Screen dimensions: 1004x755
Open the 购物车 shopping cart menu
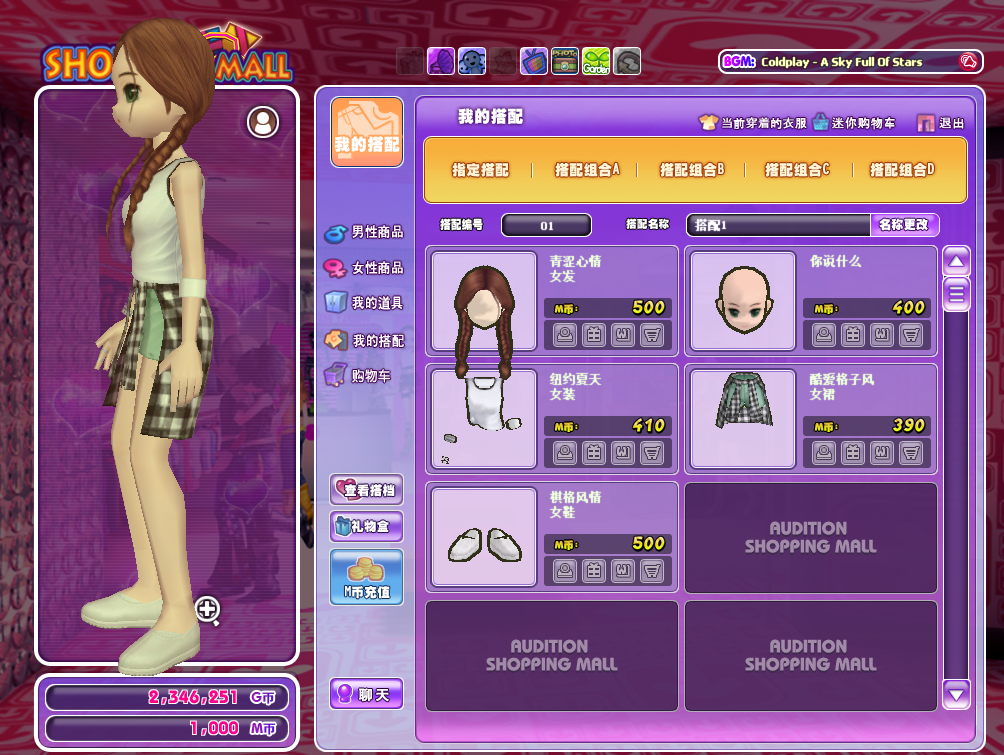click(358, 377)
